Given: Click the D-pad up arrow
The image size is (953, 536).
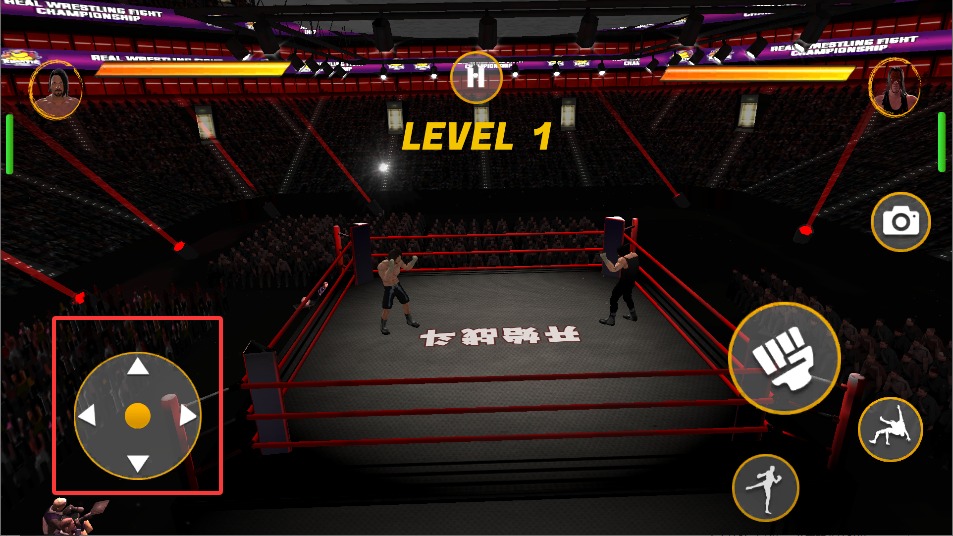Looking at the screenshot, I should [138, 368].
